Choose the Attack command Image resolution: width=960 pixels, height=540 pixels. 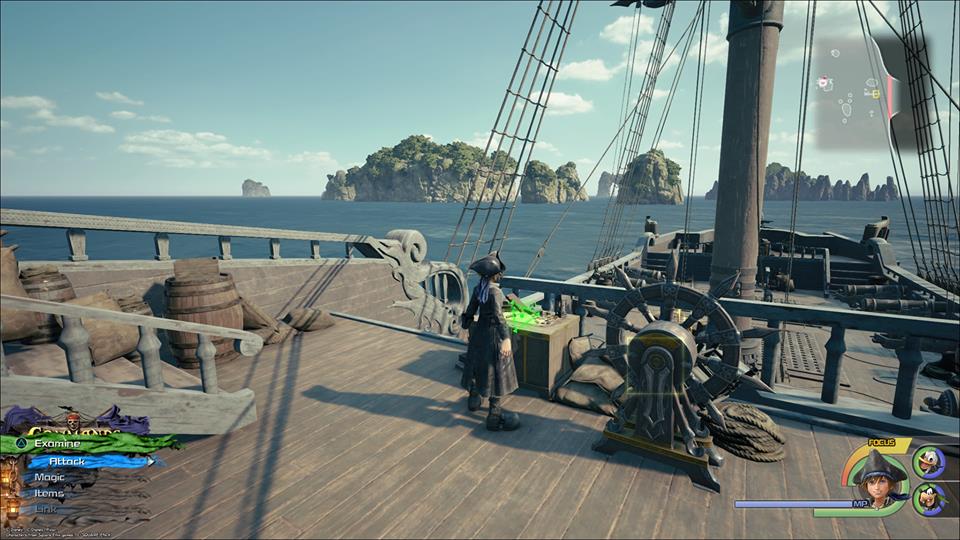(70, 461)
